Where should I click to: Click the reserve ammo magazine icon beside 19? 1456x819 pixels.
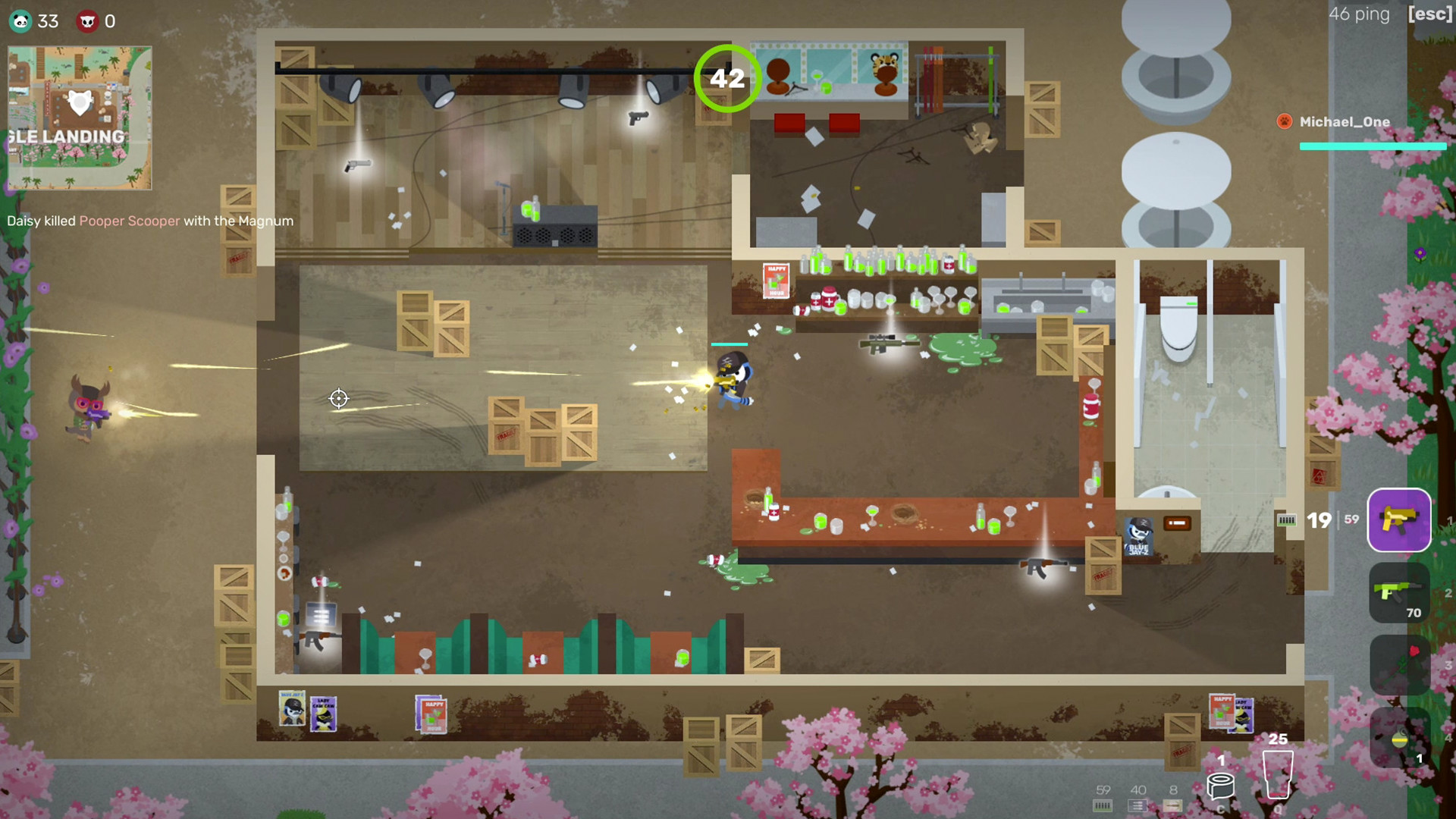click(x=1288, y=520)
